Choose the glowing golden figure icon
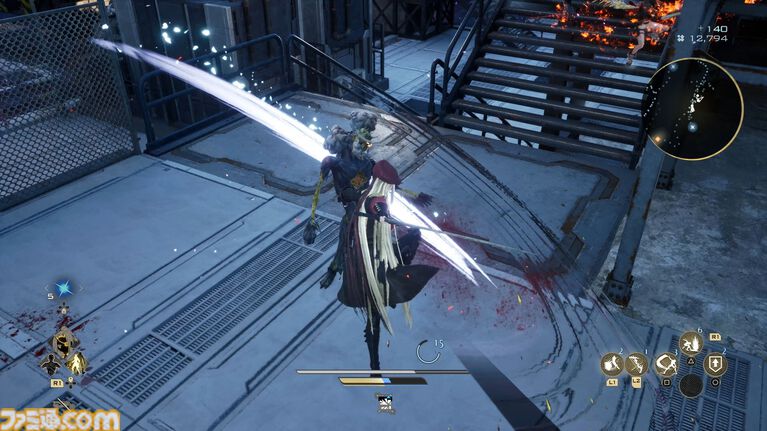767x431 pixels. (77, 363)
